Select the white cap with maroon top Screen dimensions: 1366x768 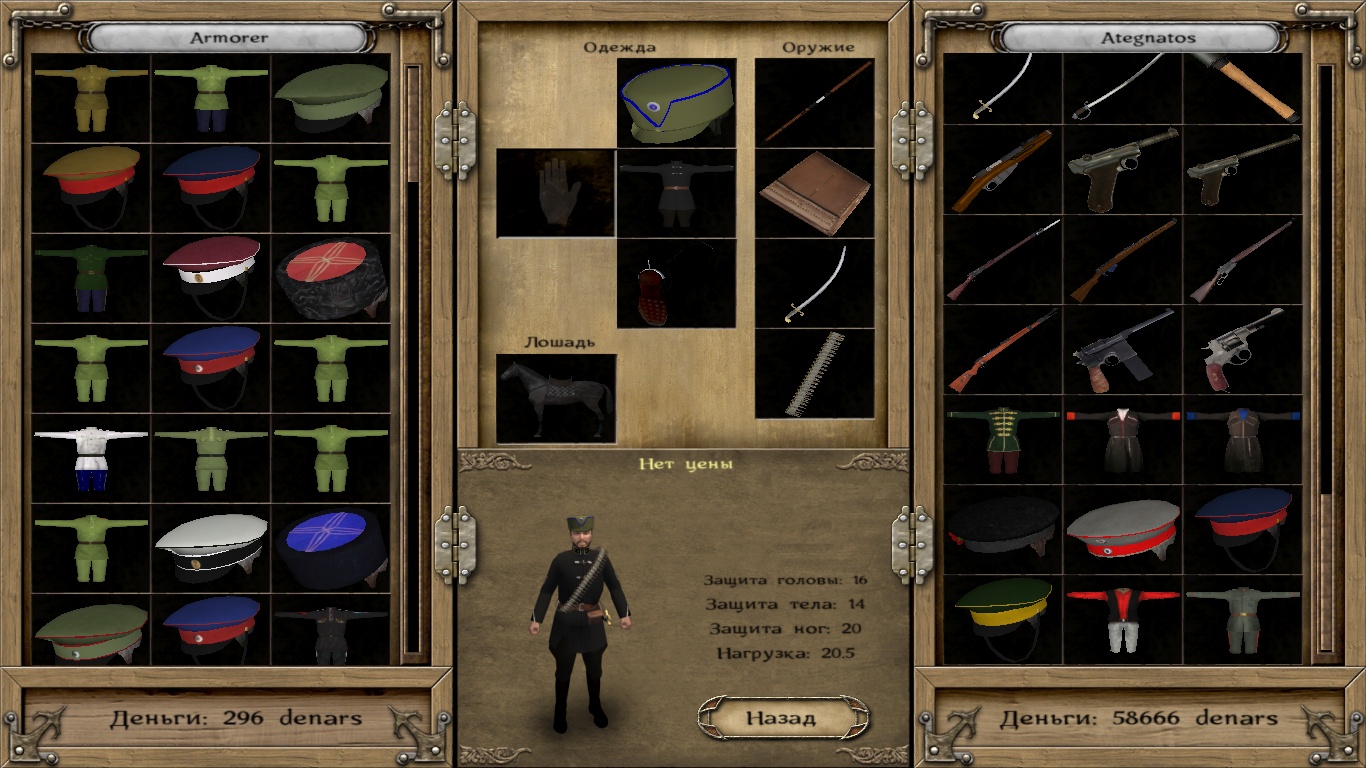click(x=211, y=277)
